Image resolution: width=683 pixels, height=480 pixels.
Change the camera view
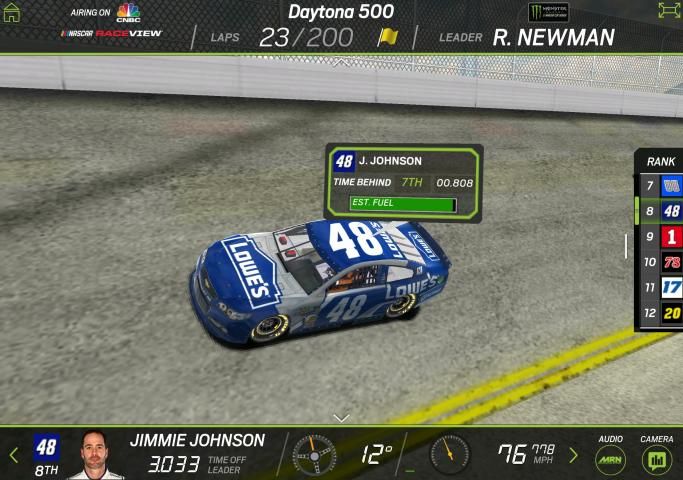tap(657, 458)
